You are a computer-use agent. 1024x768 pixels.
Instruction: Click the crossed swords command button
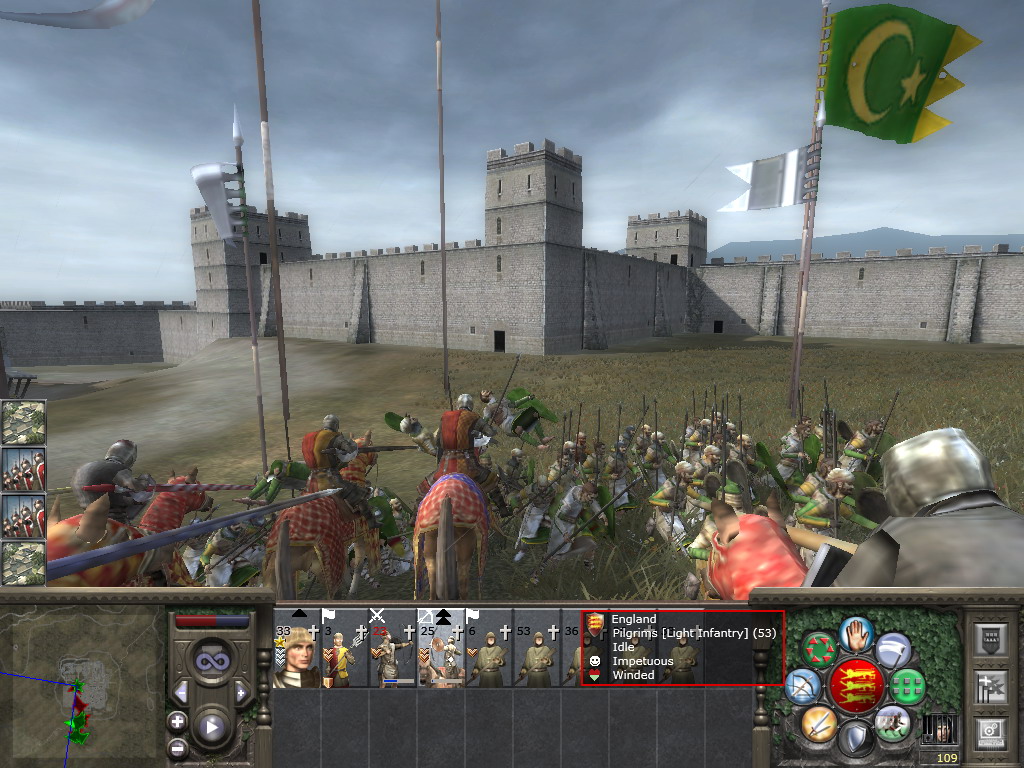pyautogui.click(x=818, y=723)
